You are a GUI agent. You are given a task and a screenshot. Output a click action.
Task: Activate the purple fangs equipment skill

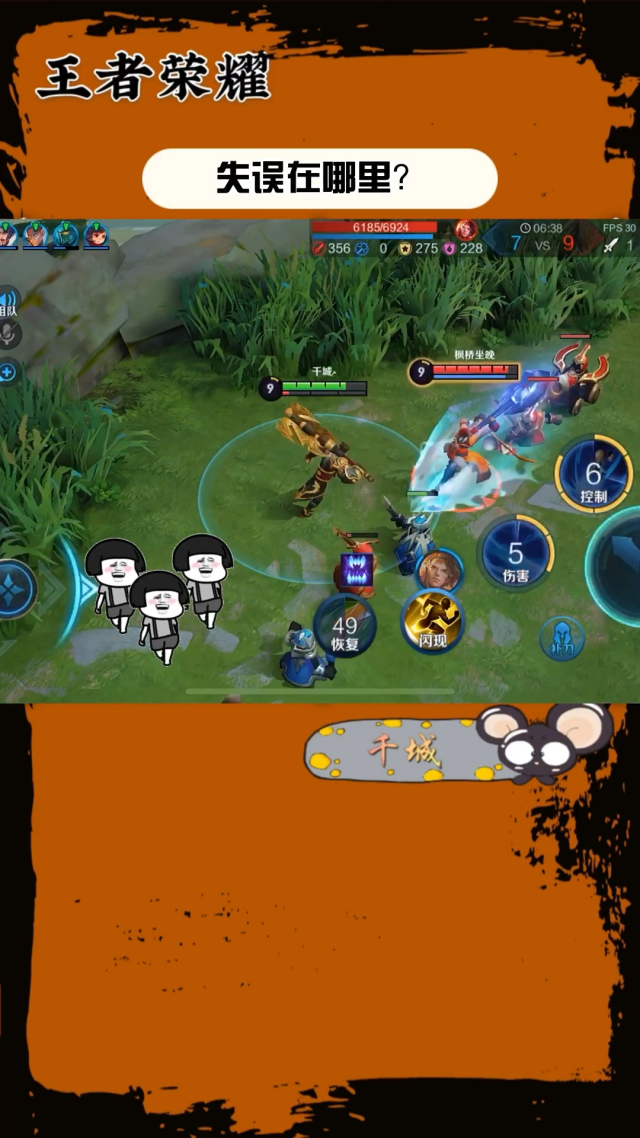(x=357, y=571)
